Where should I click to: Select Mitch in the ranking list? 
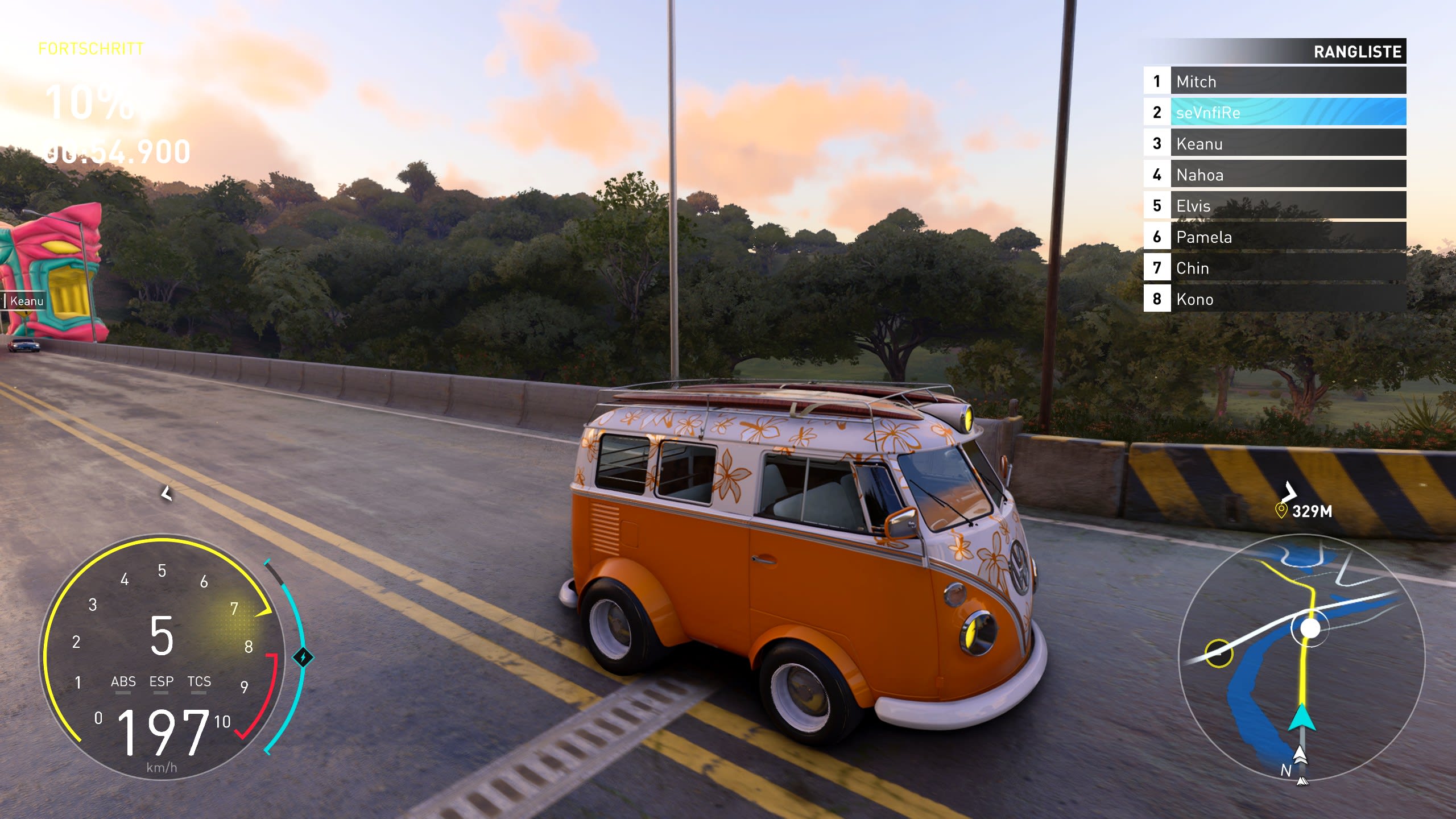1274,81
